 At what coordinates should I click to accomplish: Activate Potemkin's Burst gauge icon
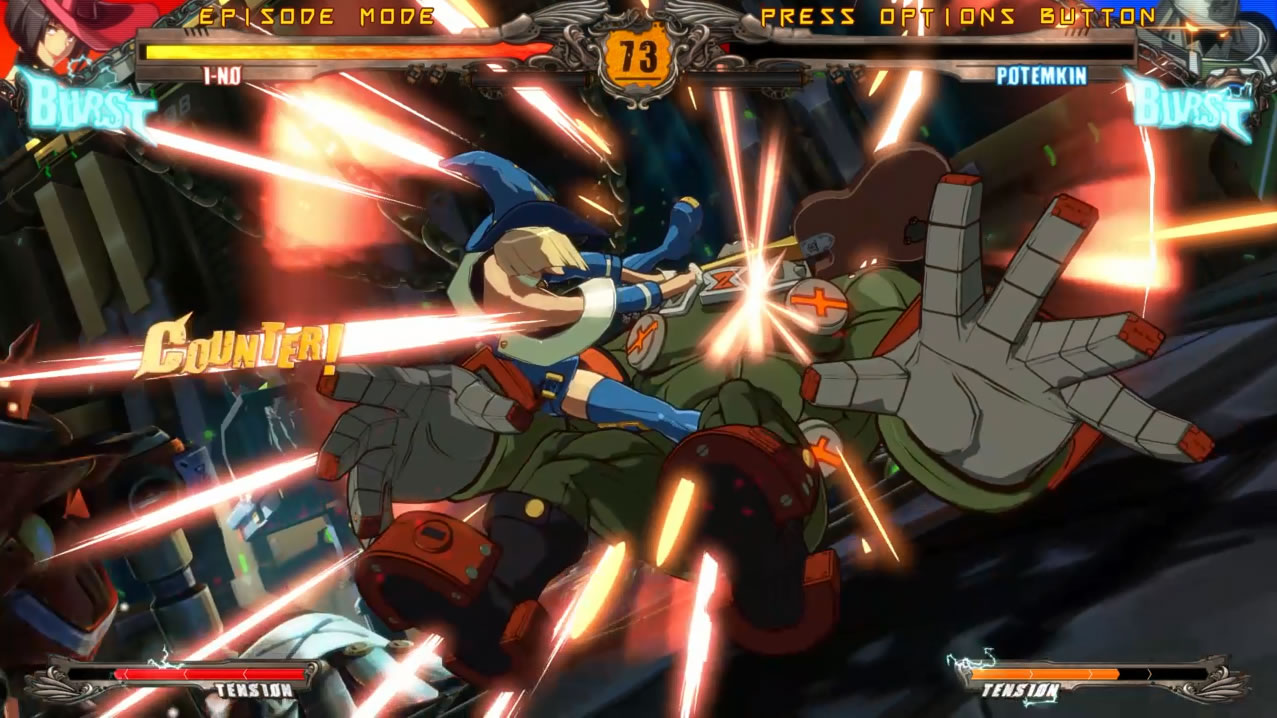[1190, 106]
